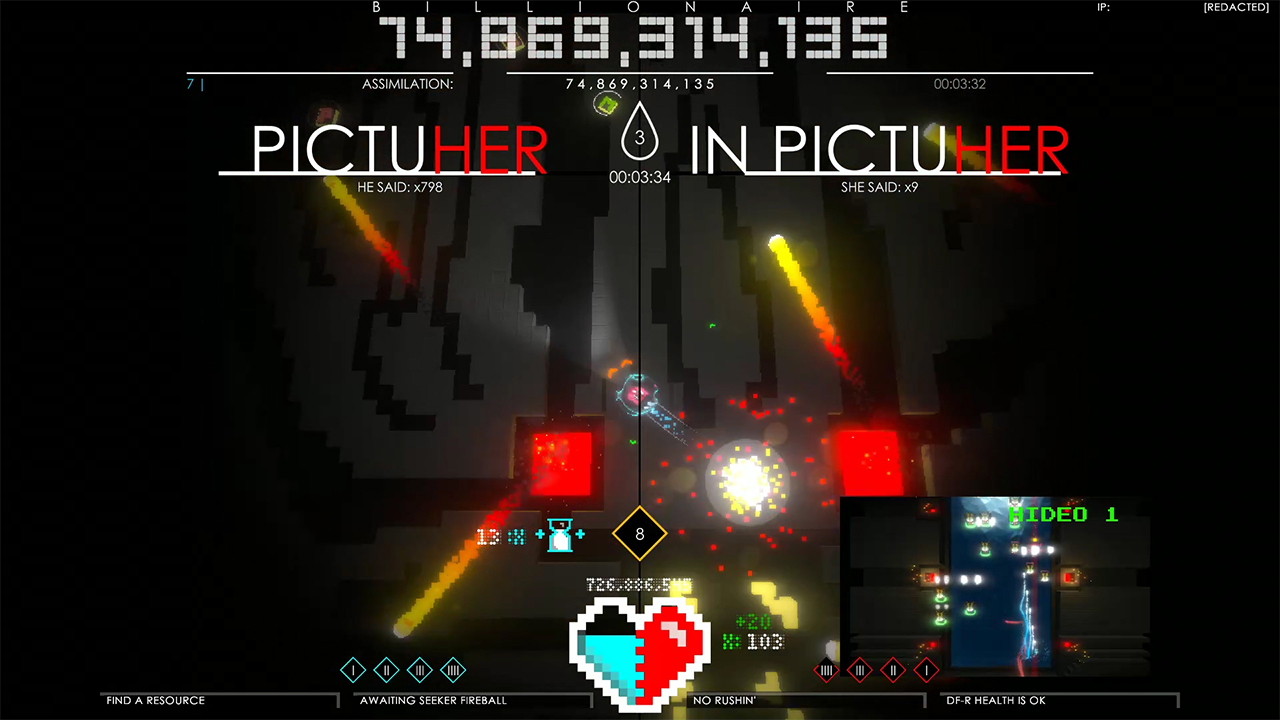The height and width of the screenshot is (720, 1280).
Task: Click the gold diamond marker showing 8
Action: click(639, 534)
